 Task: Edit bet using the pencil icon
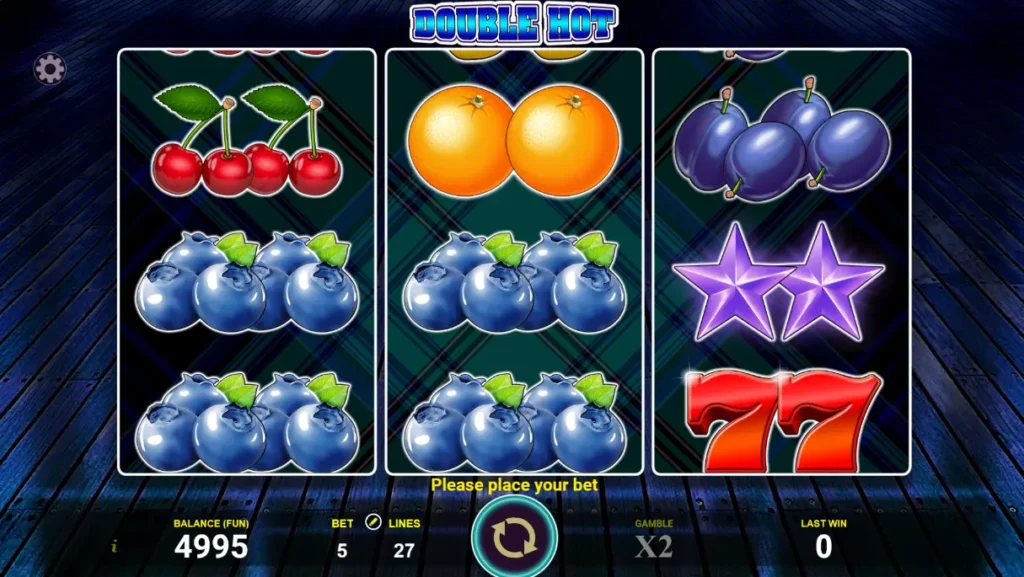pos(373,522)
